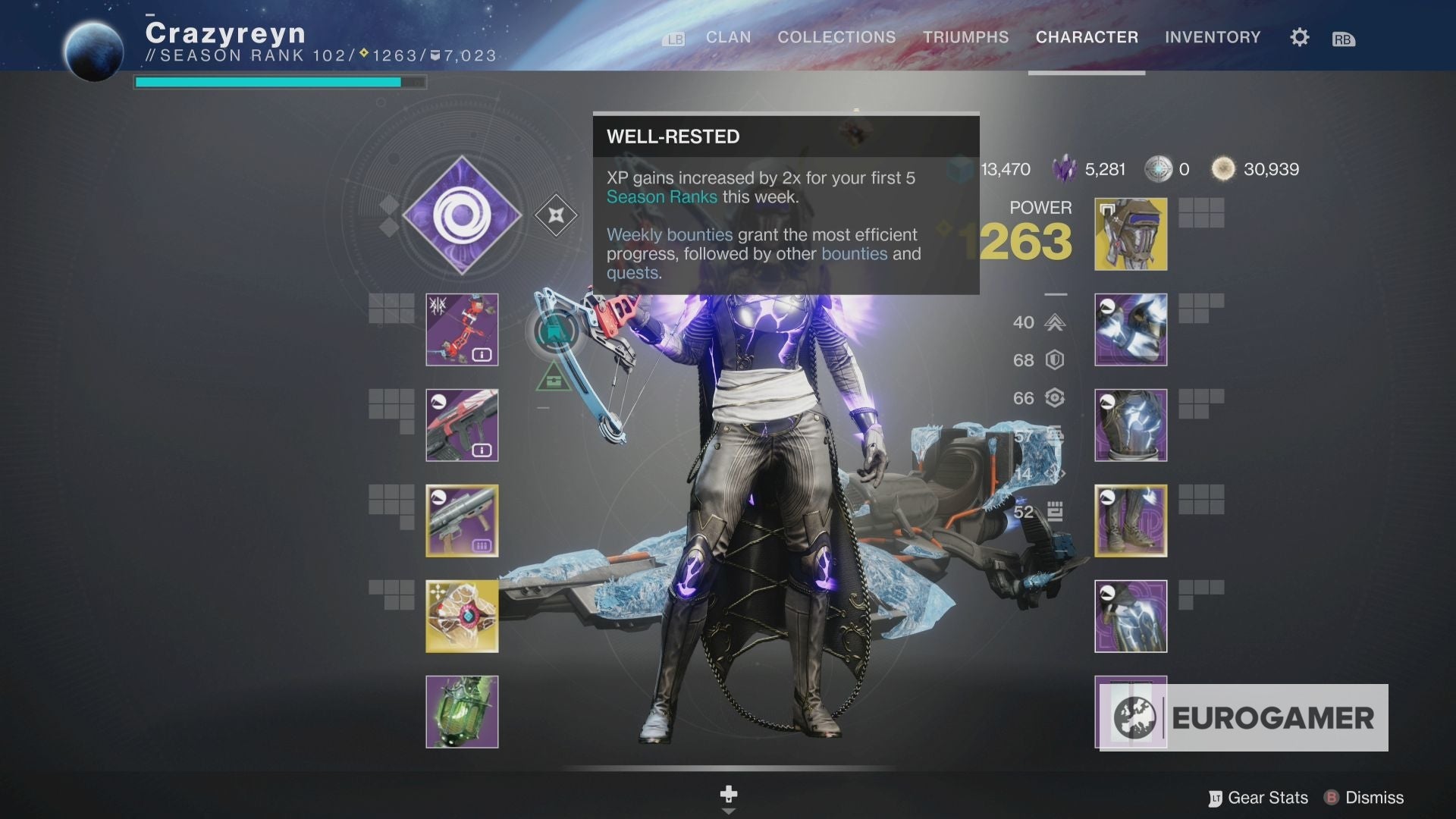Select the exotic leg armor boots slot
This screenshot has height=819, width=1456.
(x=1131, y=521)
